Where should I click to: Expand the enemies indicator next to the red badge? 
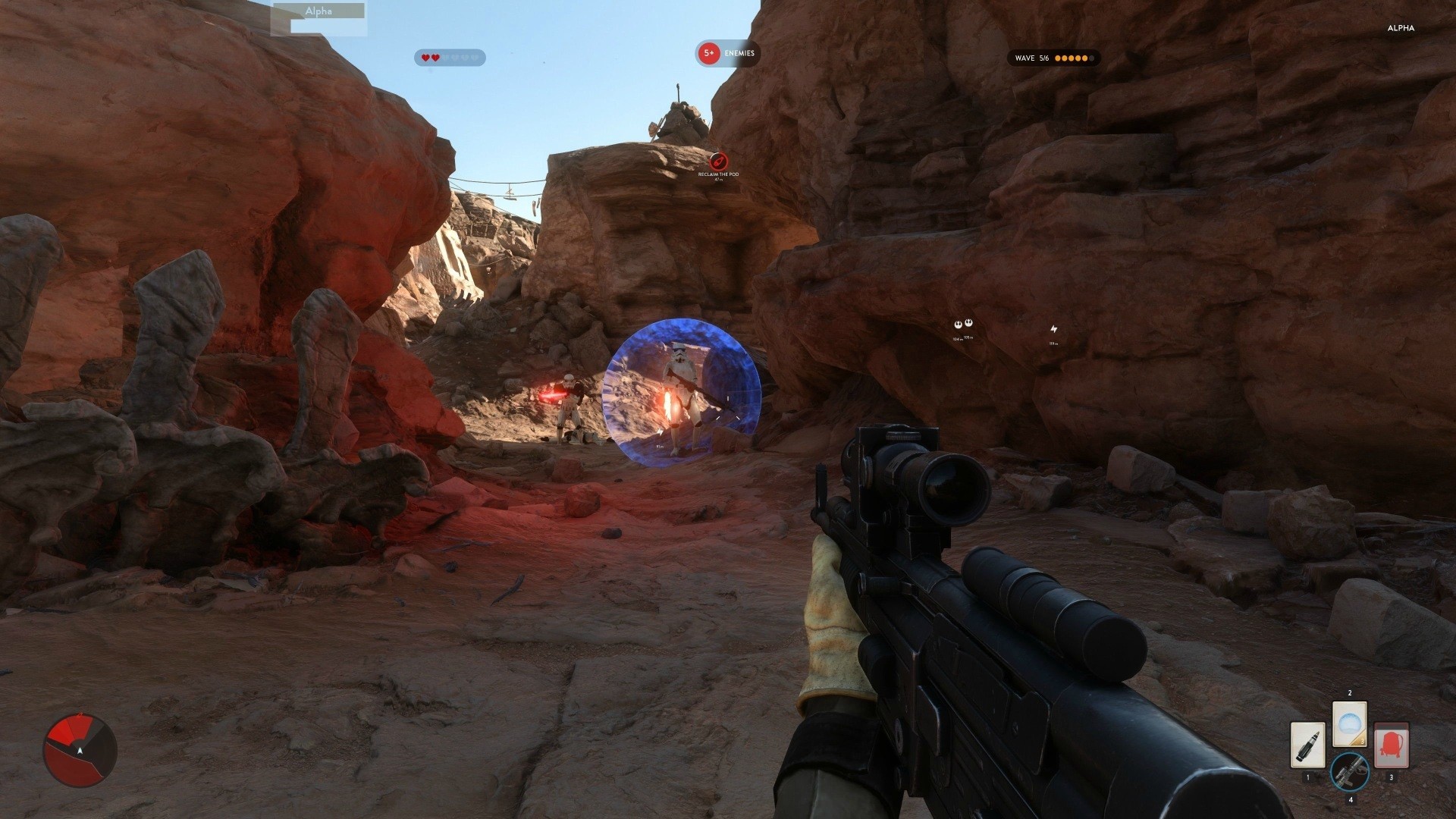click(739, 54)
